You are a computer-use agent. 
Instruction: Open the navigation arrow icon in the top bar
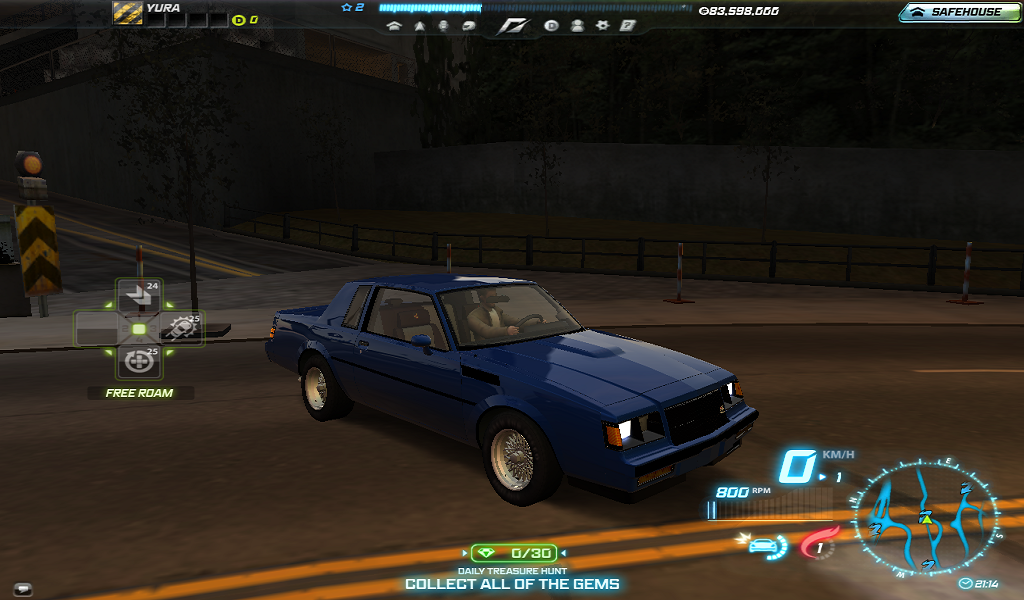pos(420,26)
